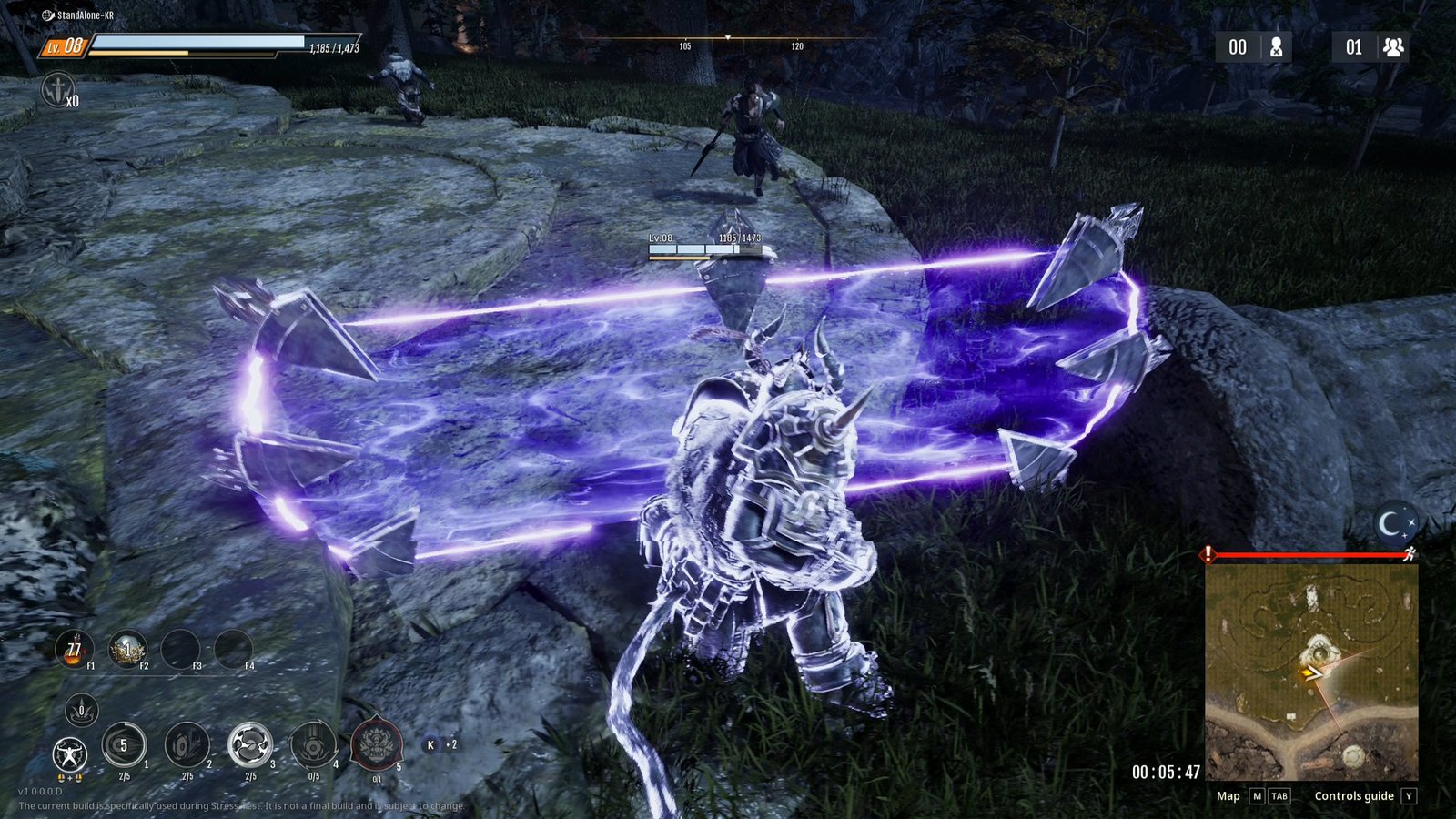Screen dimensions: 1456x819
Task: Use the red demon mask ultimate skill
Action: [377, 744]
